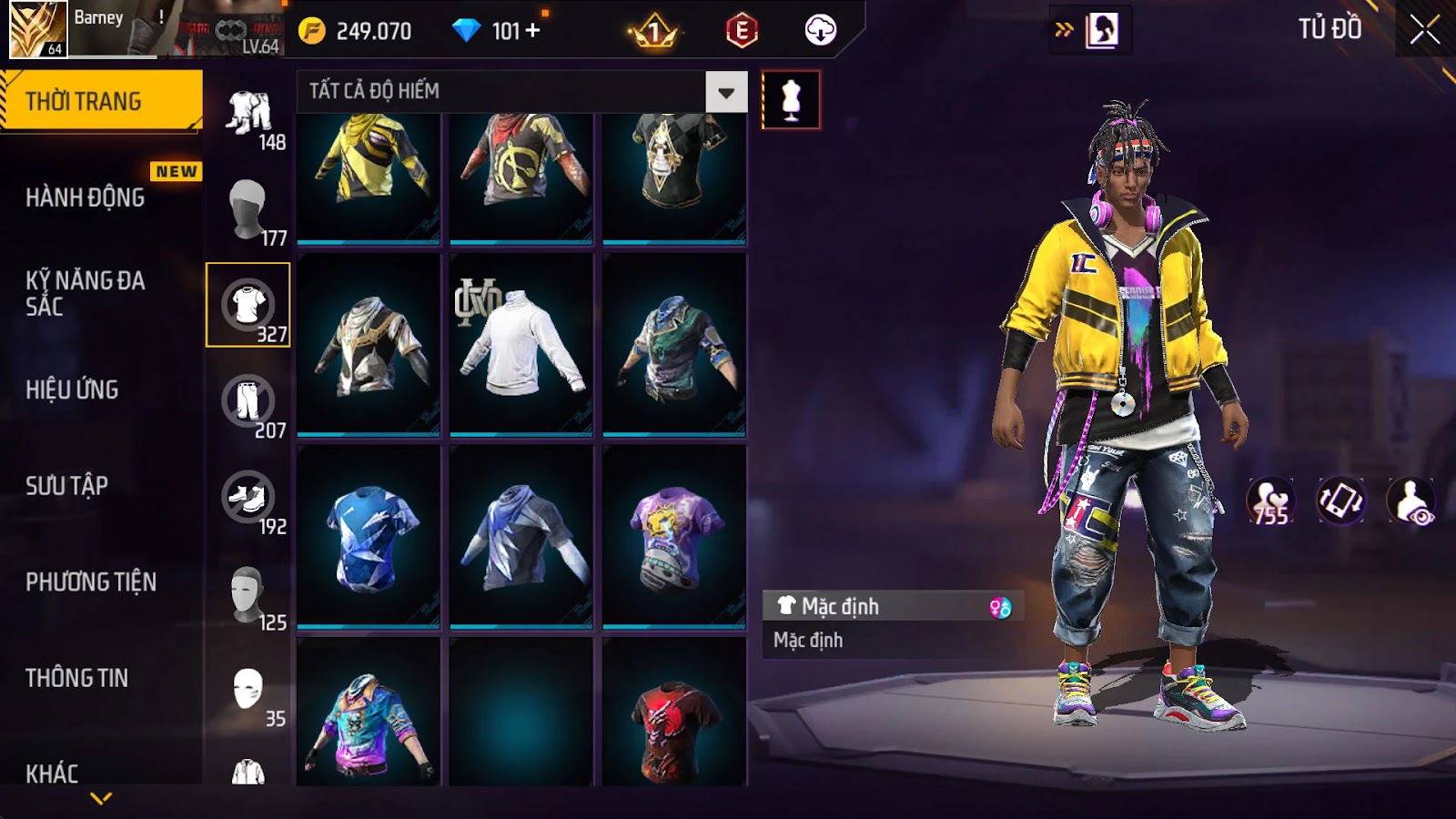The image size is (1456, 819).
Task: Select the Hiệu Ứng category
Action: click(x=73, y=389)
